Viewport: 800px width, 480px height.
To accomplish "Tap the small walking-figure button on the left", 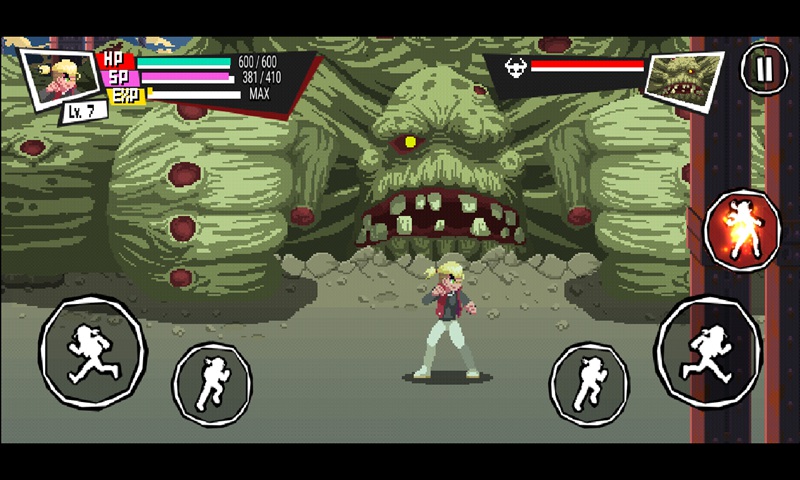I will (212, 383).
